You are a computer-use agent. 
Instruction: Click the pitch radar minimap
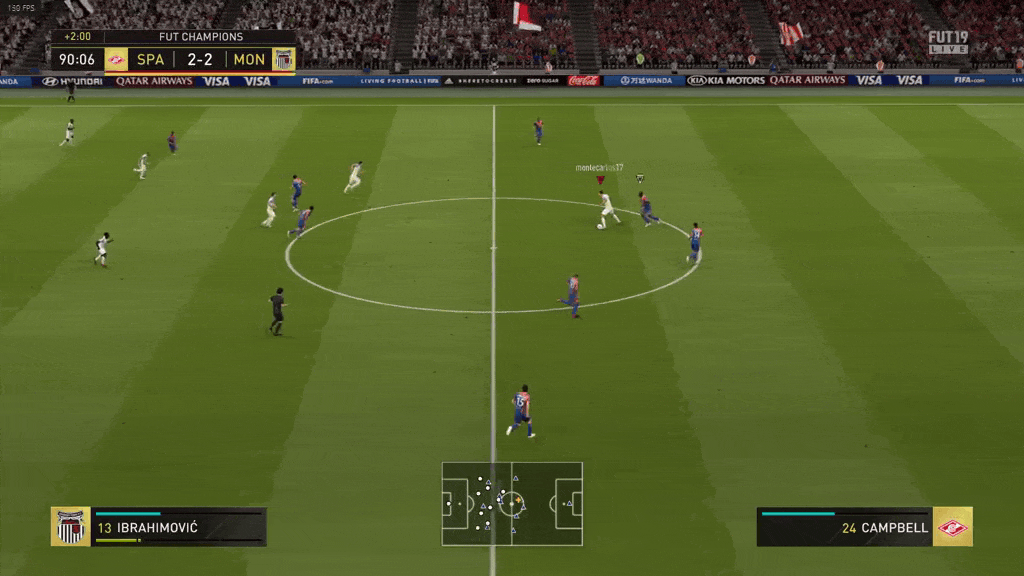click(512, 503)
